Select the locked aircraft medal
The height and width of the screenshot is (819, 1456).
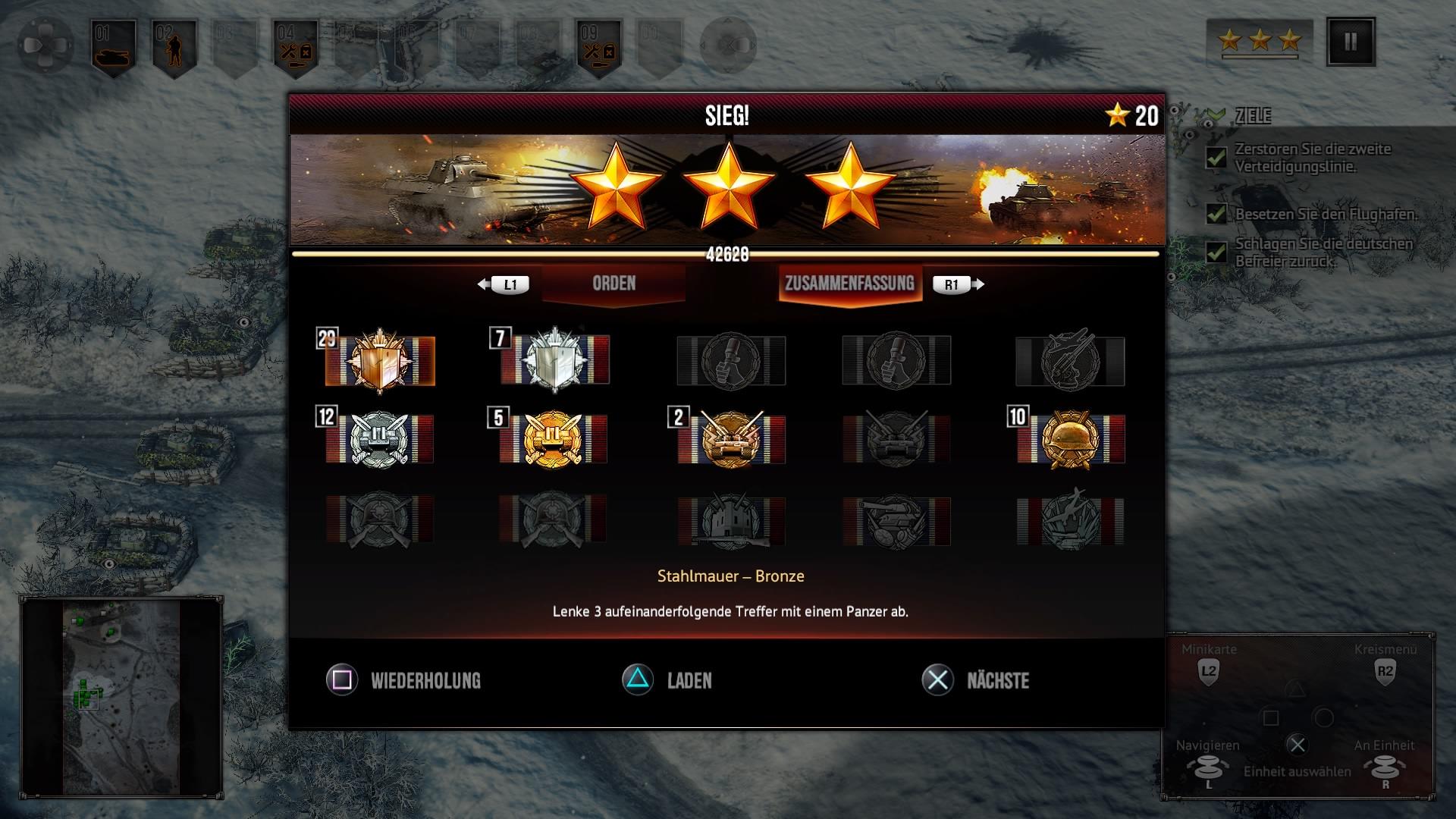coord(1070,361)
